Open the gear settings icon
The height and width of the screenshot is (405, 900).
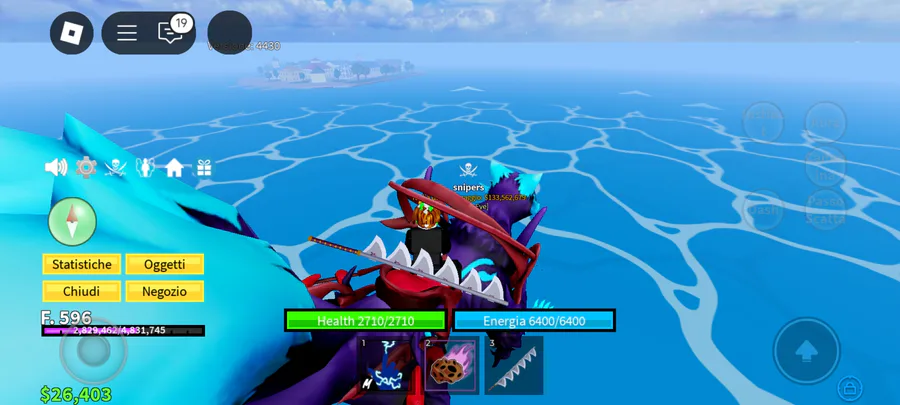pyautogui.click(x=86, y=168)
